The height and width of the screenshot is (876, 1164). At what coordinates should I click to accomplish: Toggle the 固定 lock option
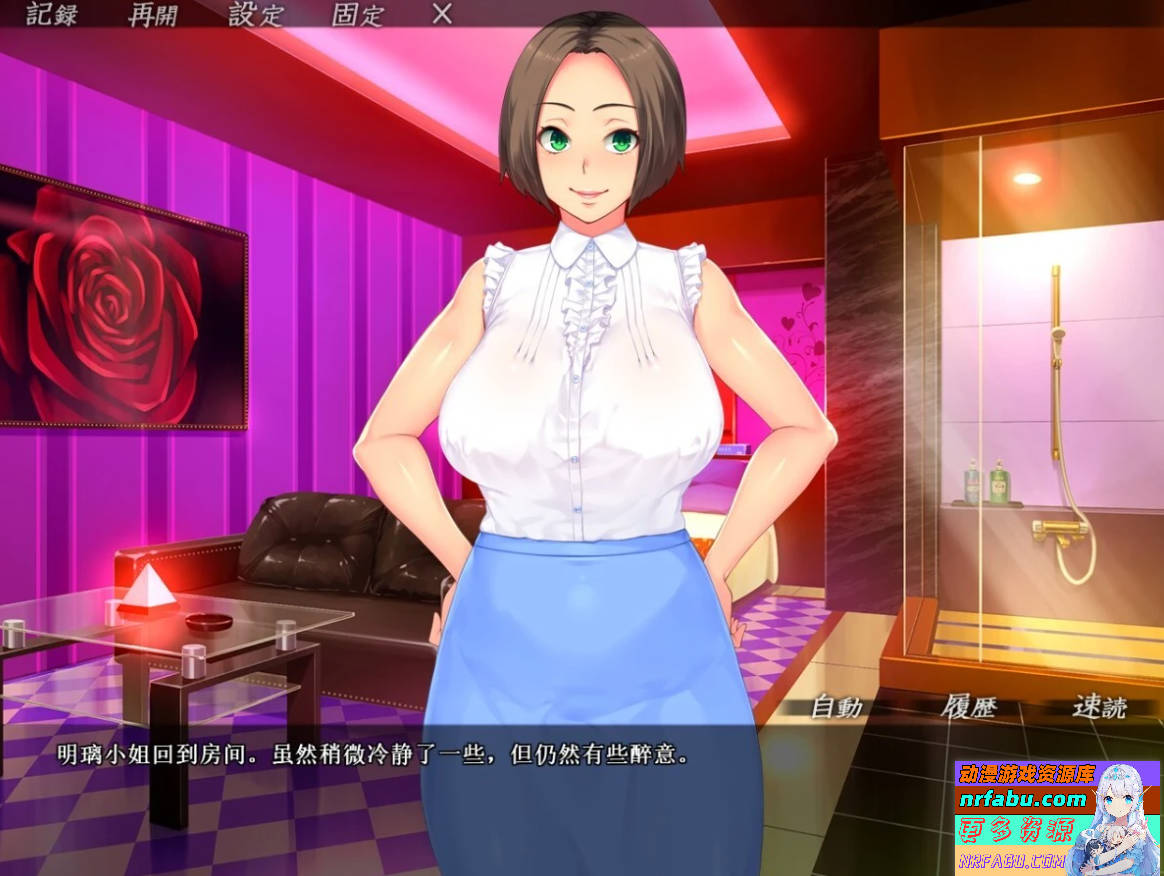[x=358, y=15]
